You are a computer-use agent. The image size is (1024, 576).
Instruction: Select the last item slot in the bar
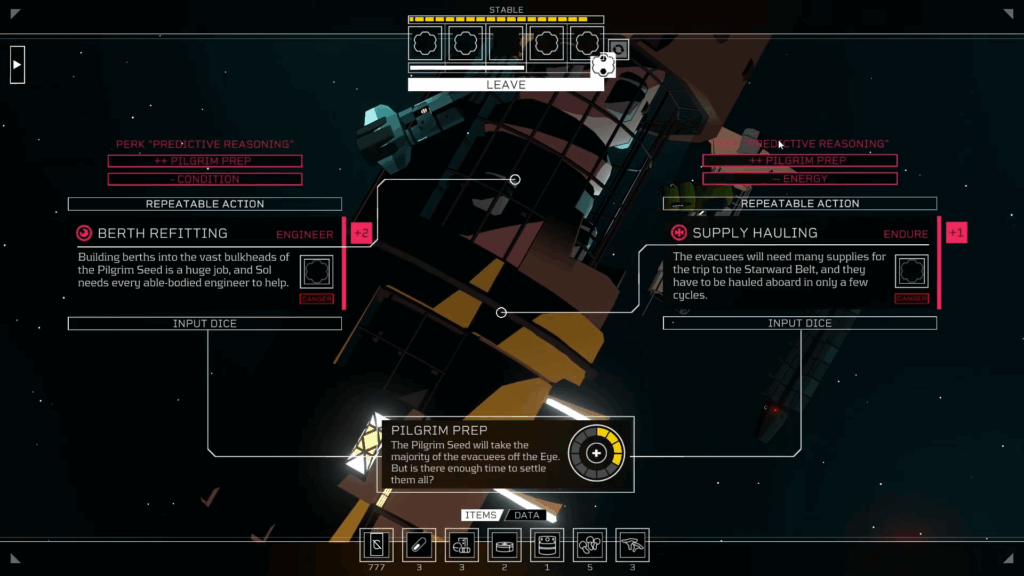632,545
